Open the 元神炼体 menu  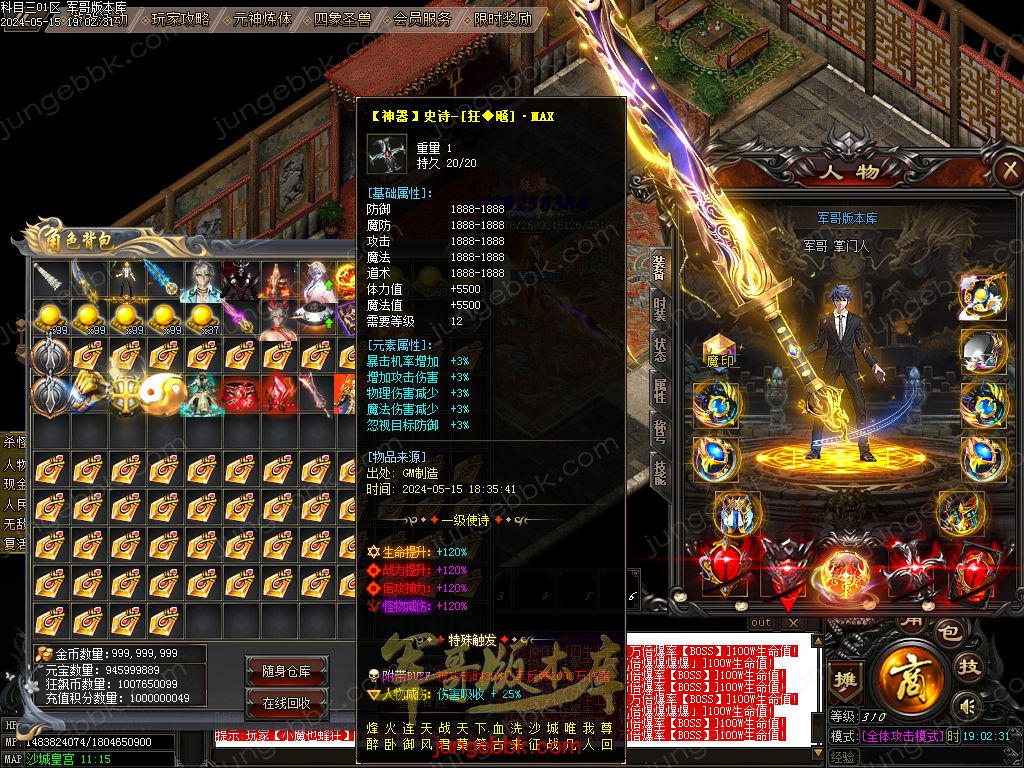point(262,18)
